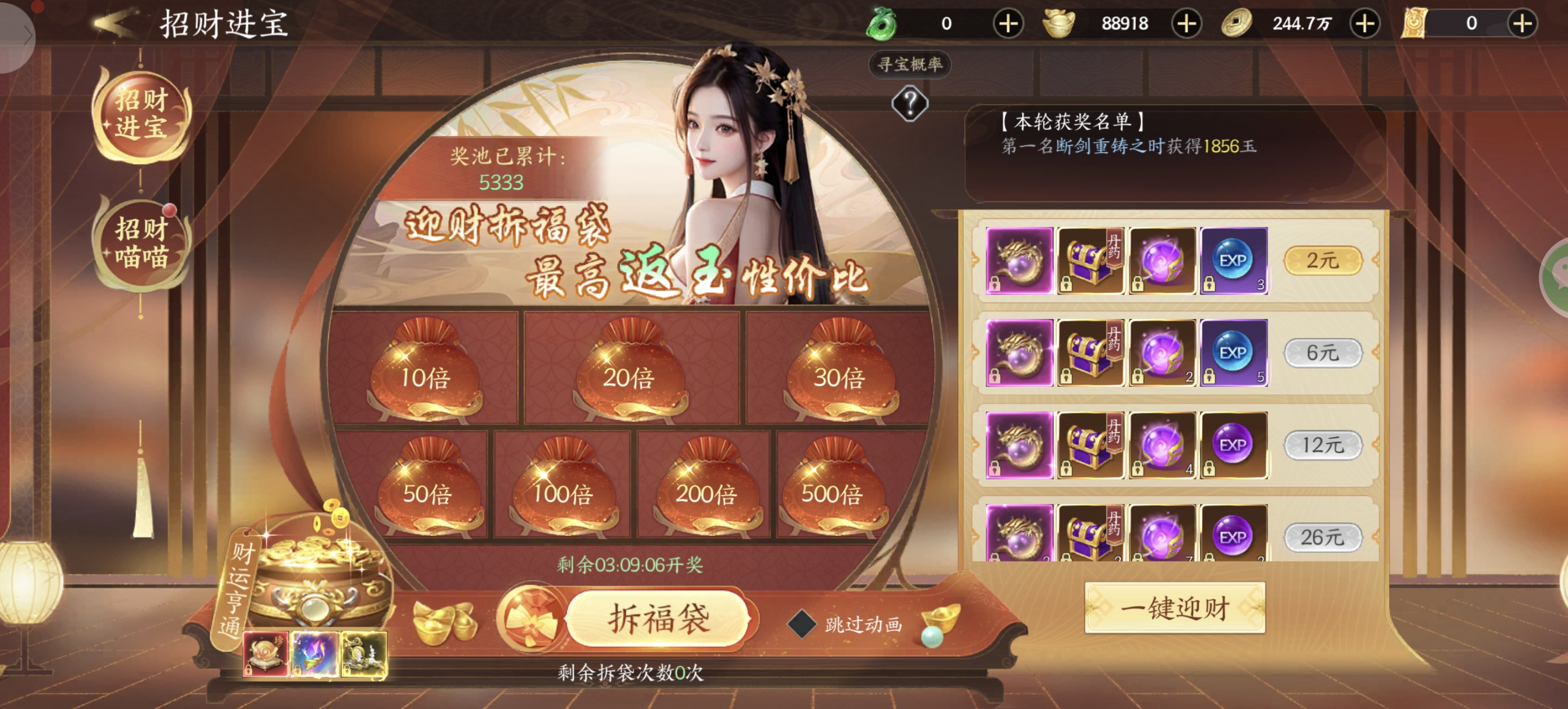Choose the 20倍 lucky bag
Screen dimensions: 1568x709
click(629, 371)
